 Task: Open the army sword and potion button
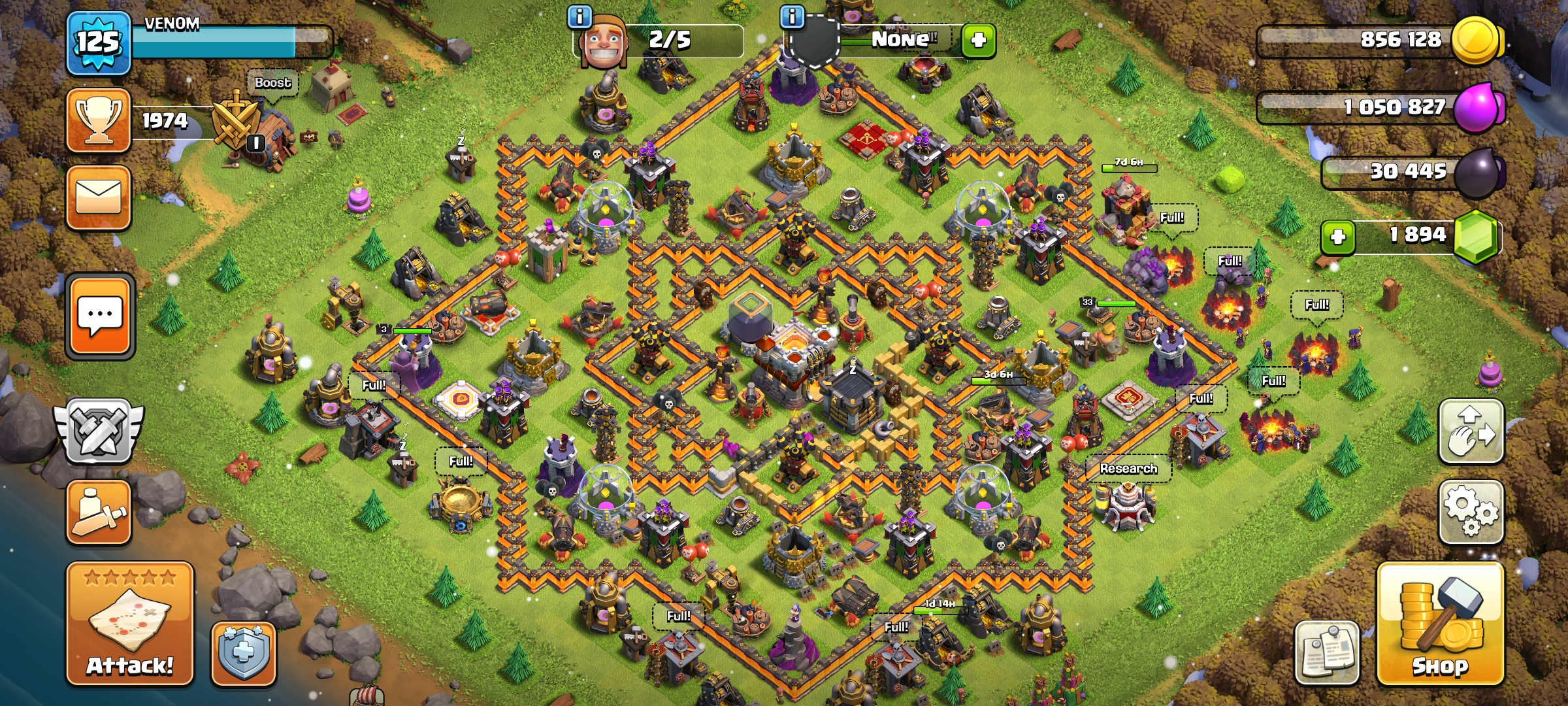click(99, 513)
